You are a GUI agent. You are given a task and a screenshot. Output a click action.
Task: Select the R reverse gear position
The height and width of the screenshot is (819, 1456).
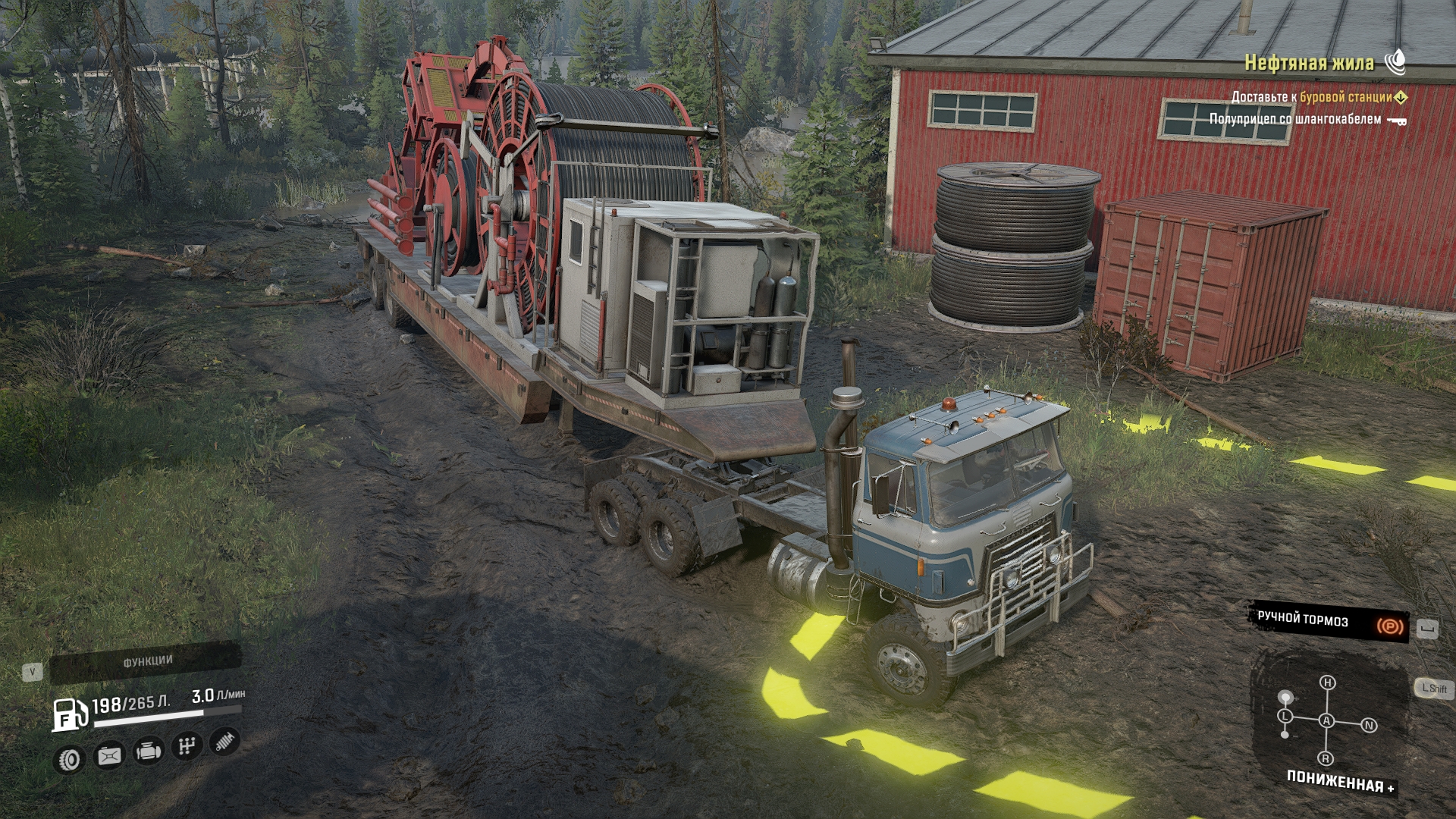point(1326,758)
